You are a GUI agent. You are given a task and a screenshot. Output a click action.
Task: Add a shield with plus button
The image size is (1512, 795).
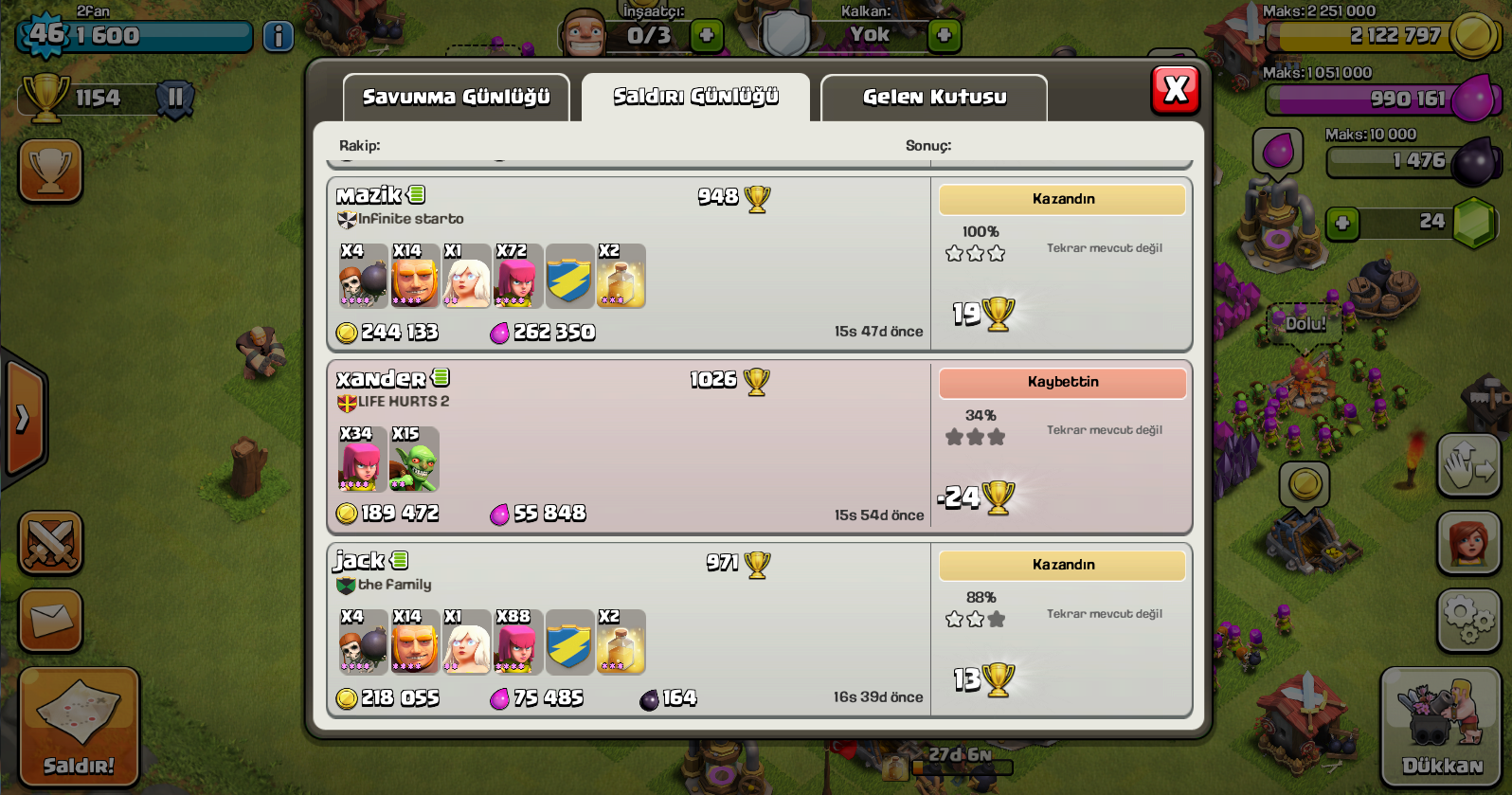[944, 36]
